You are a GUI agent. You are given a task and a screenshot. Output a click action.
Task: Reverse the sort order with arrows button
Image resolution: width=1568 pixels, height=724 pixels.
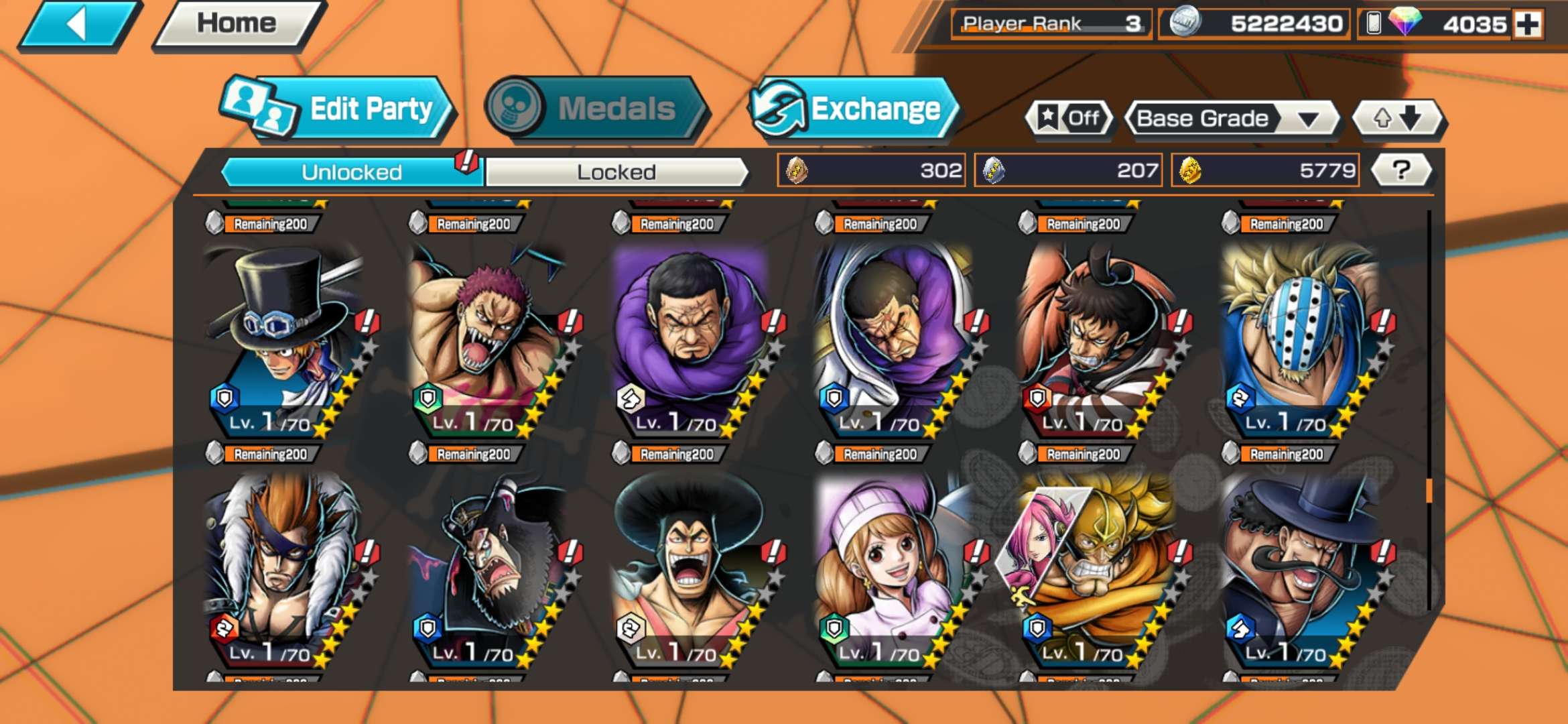(x=1396, y=119)
